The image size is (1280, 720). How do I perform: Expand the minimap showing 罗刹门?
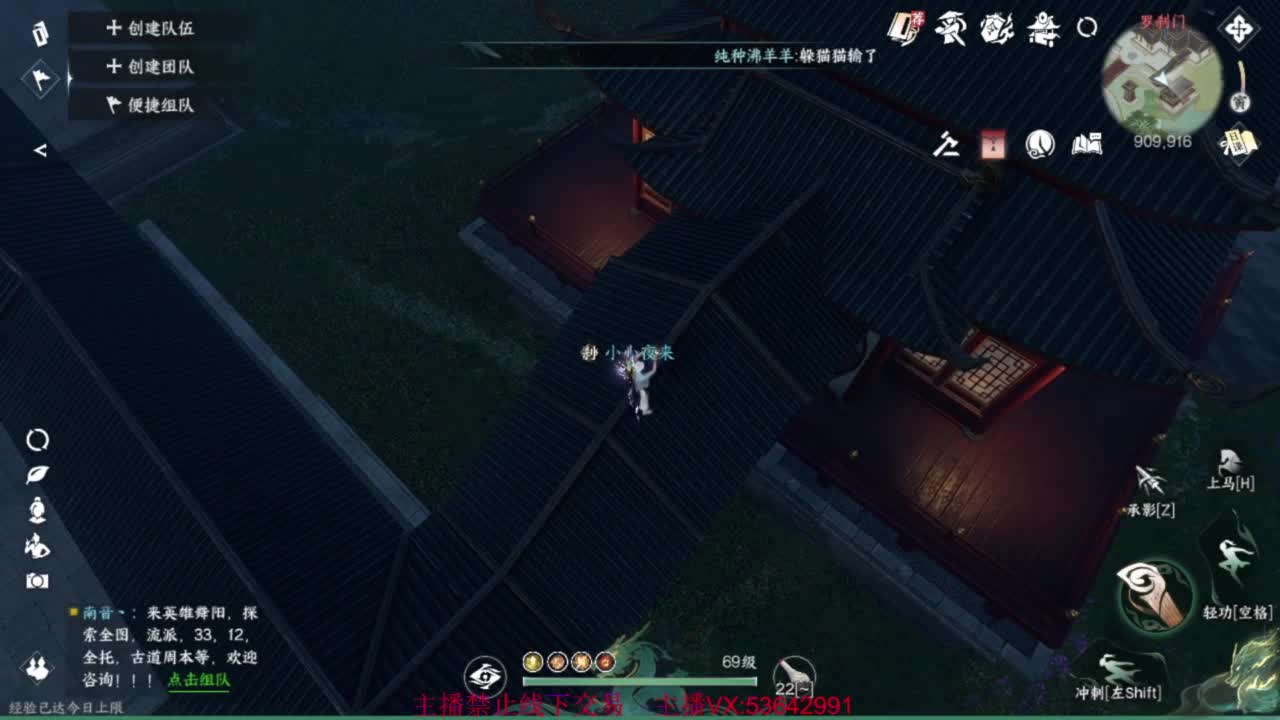[1160, 82]
